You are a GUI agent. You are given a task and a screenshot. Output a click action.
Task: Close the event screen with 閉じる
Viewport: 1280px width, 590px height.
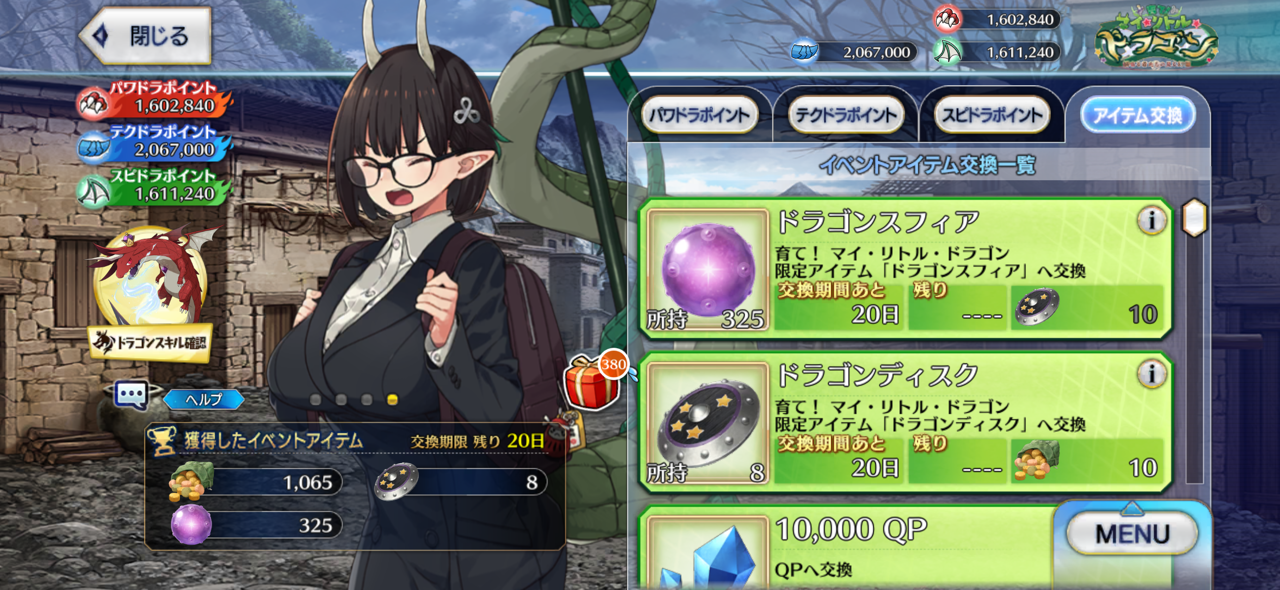click(146, 36)
